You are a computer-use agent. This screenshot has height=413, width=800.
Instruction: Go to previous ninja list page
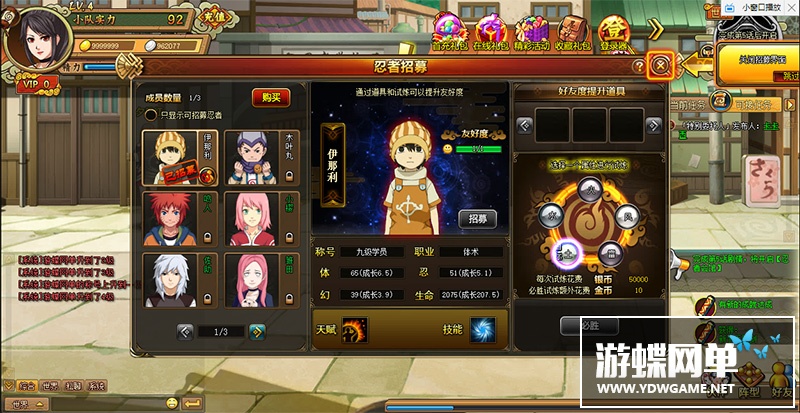click(185, 332)
